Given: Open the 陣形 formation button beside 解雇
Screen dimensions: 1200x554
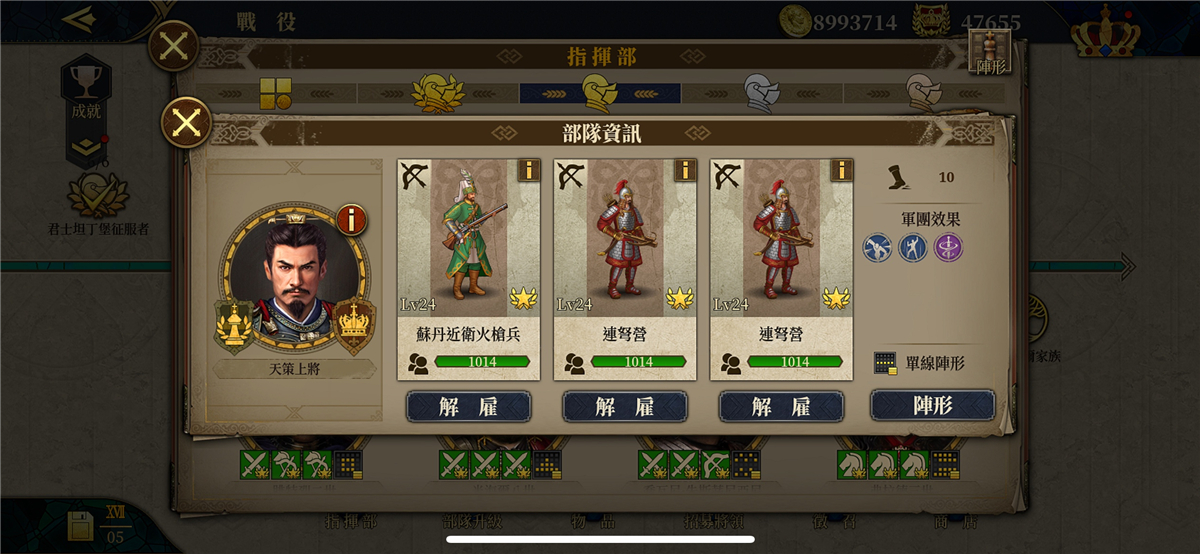Looking at the screenshot, I should click(x=932, y=406).
